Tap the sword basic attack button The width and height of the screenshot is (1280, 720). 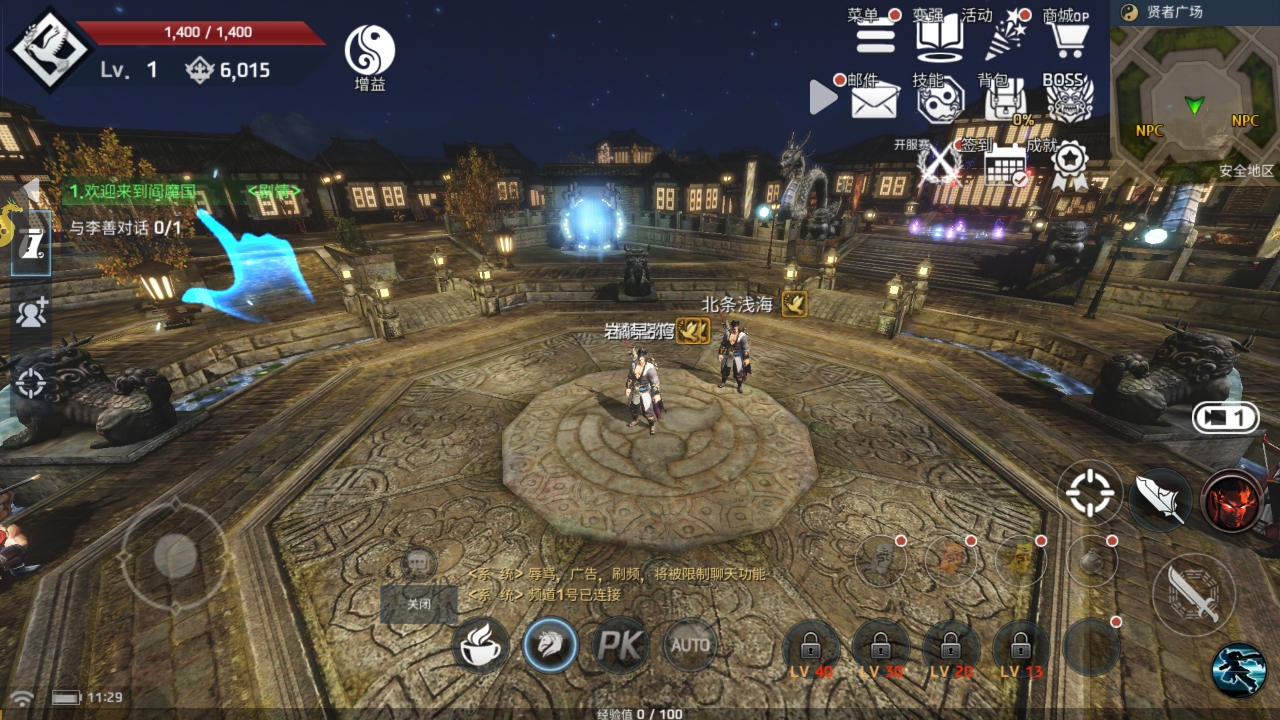pyautogui.click(x=1193, y=594)
